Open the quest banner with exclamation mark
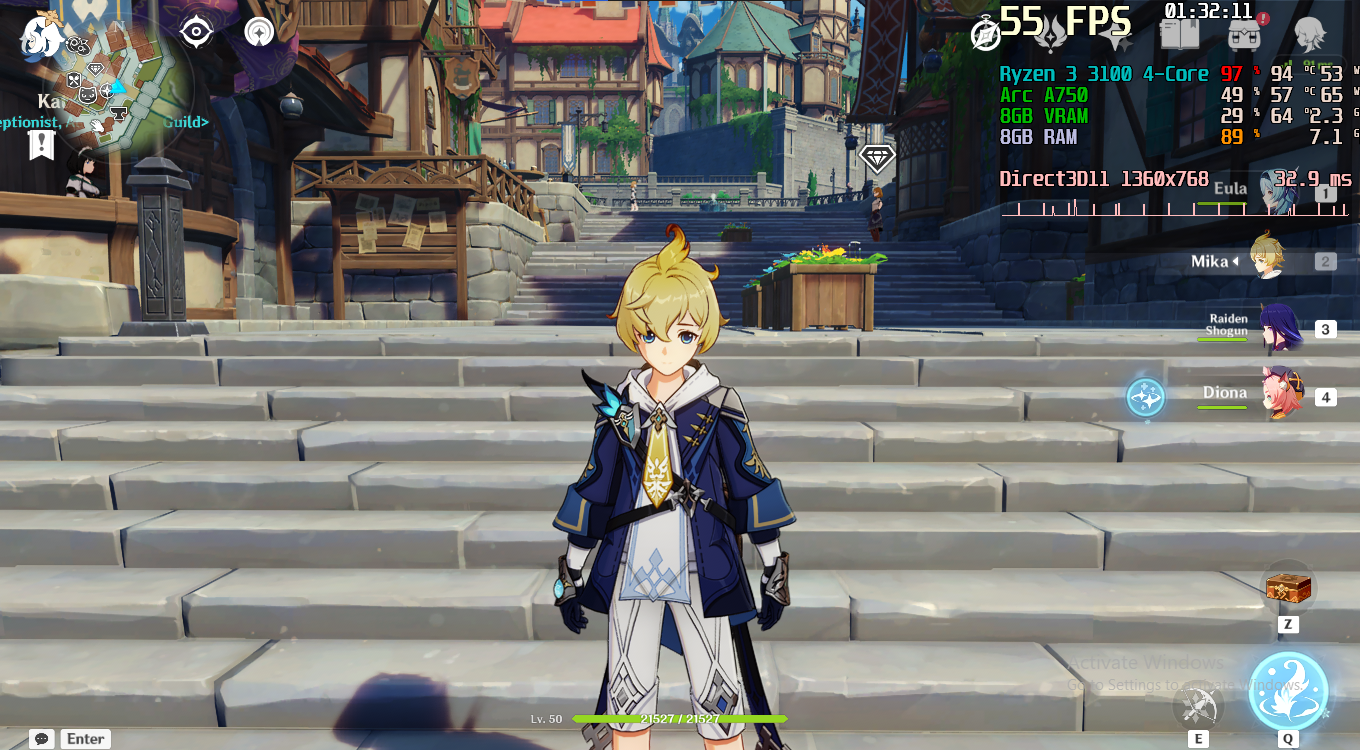This screenshot has height=750, width=1360. [41, 145]
